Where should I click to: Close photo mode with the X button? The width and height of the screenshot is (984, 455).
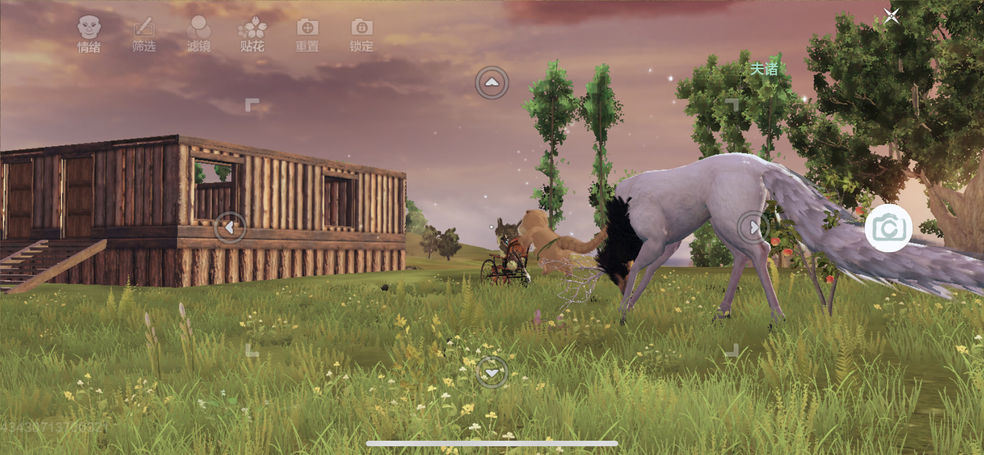coord(892,15)
